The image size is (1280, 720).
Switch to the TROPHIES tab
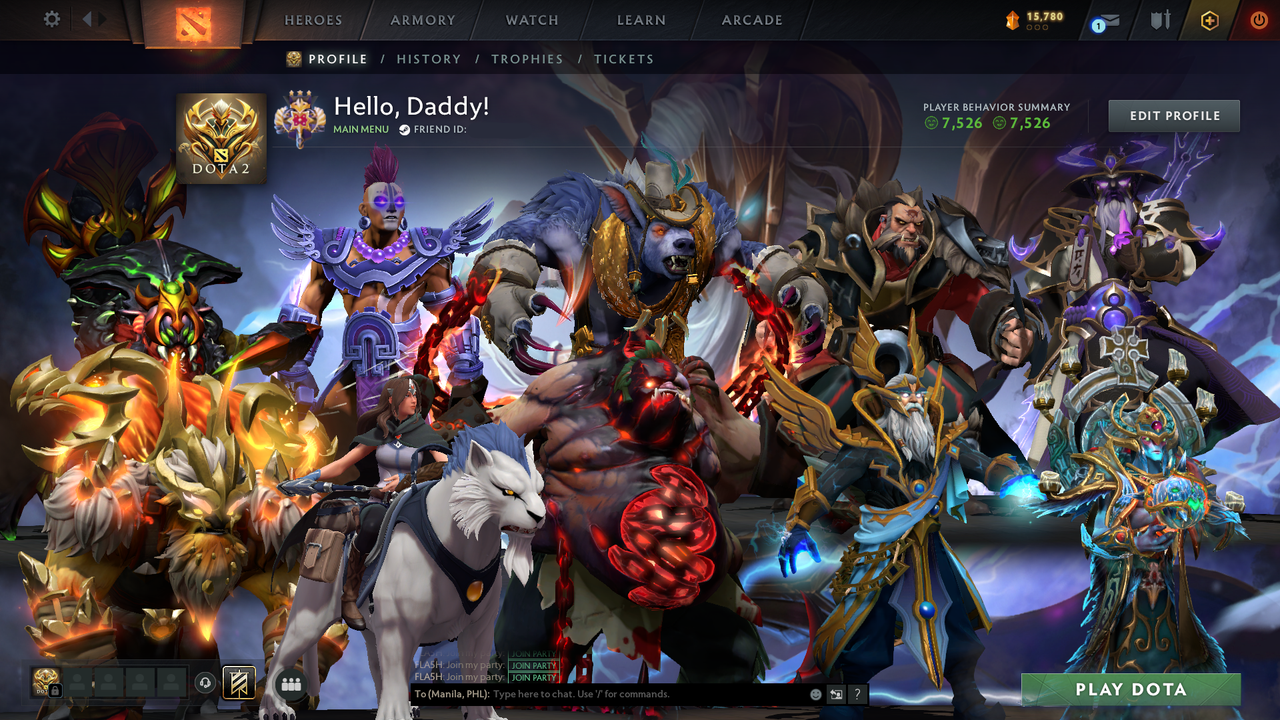[x=527, y=59]
